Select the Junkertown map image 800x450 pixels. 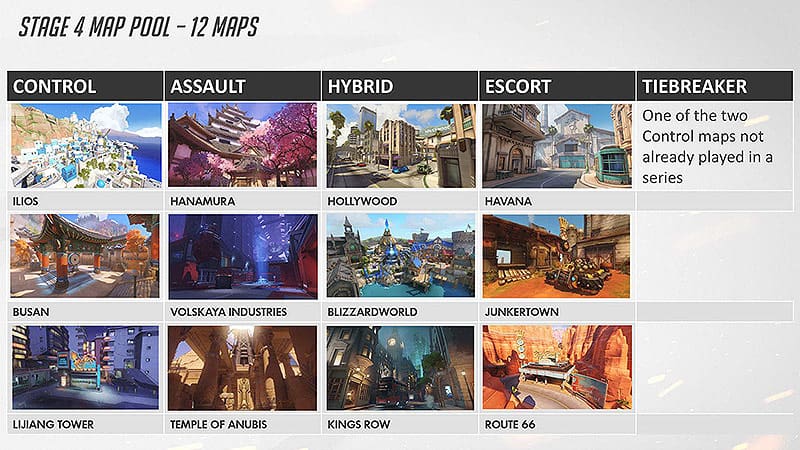coord(556,256)
